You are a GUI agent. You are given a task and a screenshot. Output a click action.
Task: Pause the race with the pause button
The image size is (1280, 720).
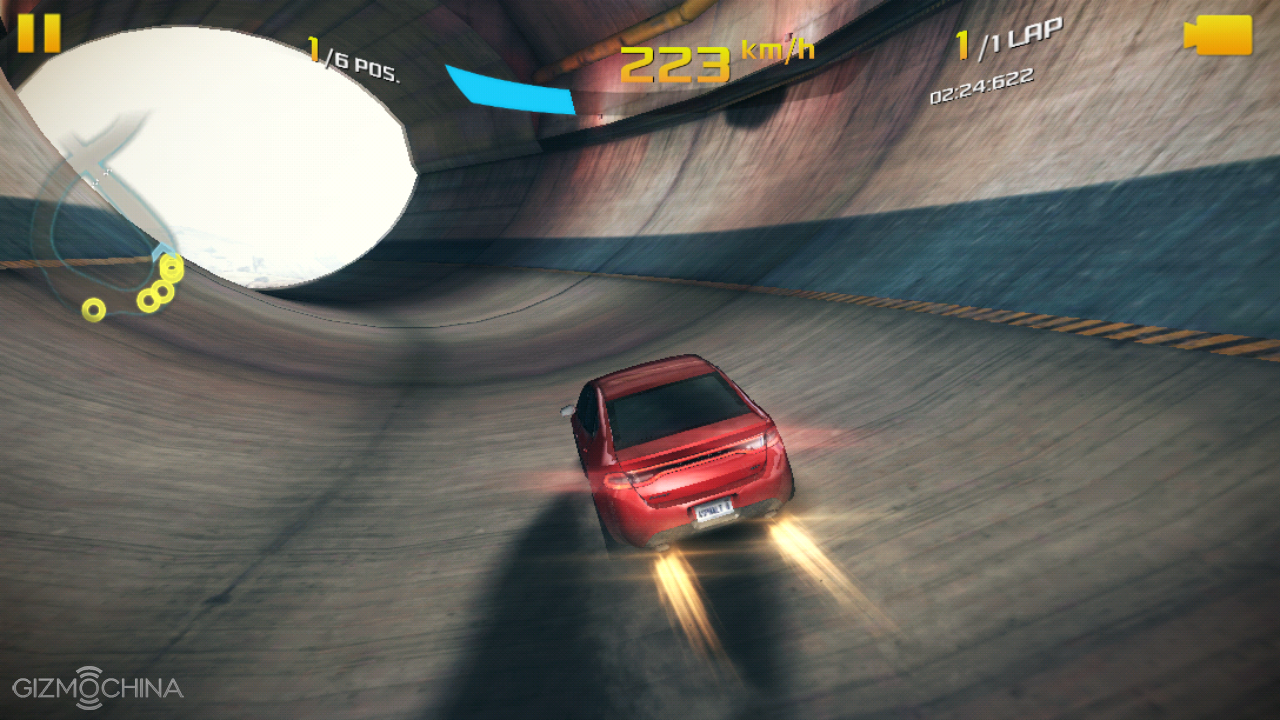pyautogui.click(x=39, y=33)
